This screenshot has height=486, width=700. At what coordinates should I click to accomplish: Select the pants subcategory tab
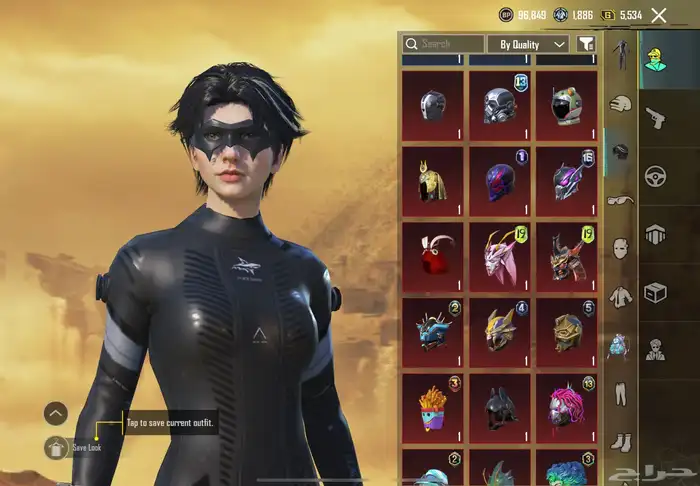620,392
